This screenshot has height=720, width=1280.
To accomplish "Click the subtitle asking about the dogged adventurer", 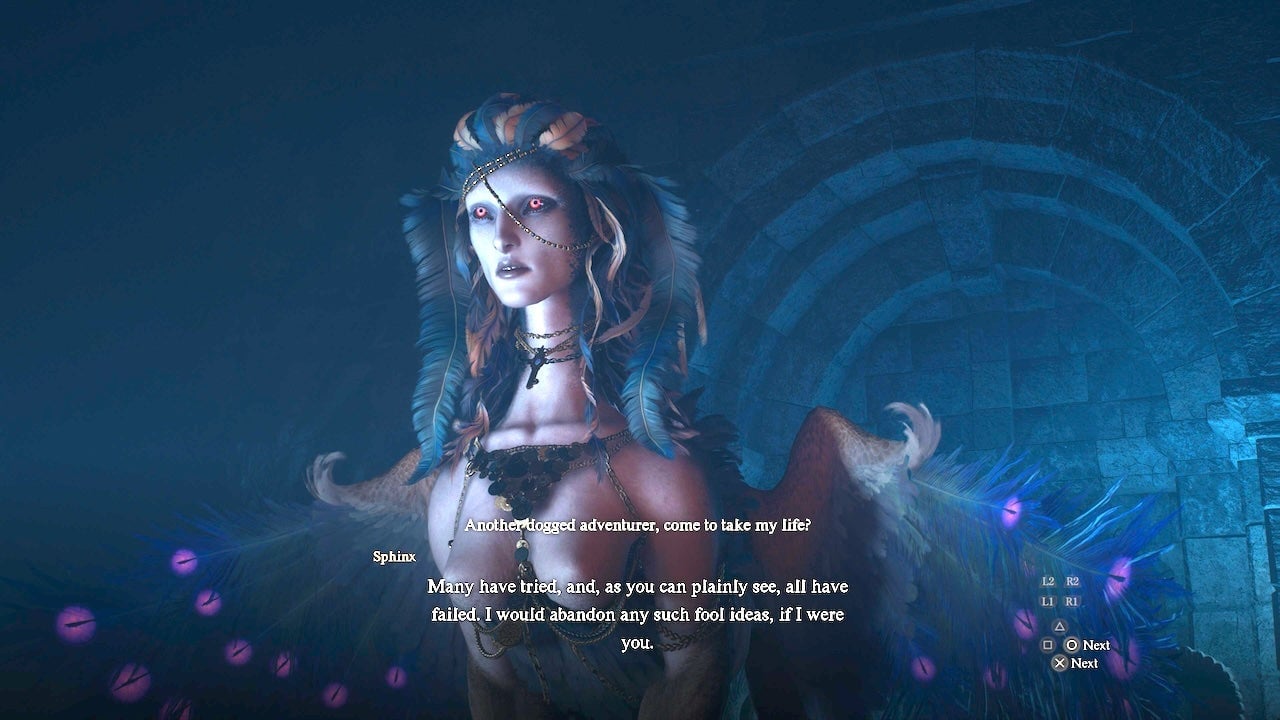I will tap(638, 522).
